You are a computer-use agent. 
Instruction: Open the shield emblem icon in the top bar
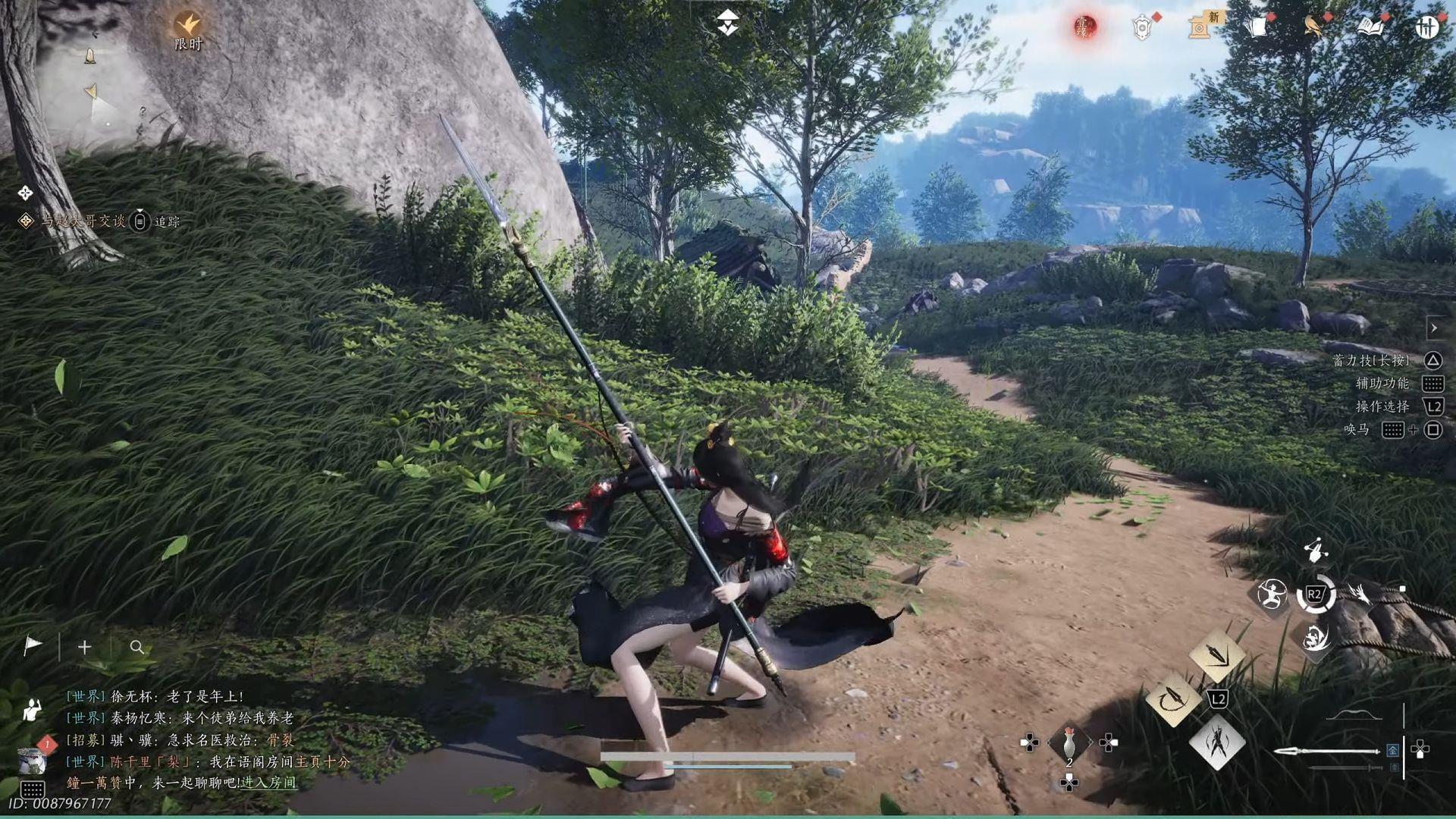point(1140,27)
